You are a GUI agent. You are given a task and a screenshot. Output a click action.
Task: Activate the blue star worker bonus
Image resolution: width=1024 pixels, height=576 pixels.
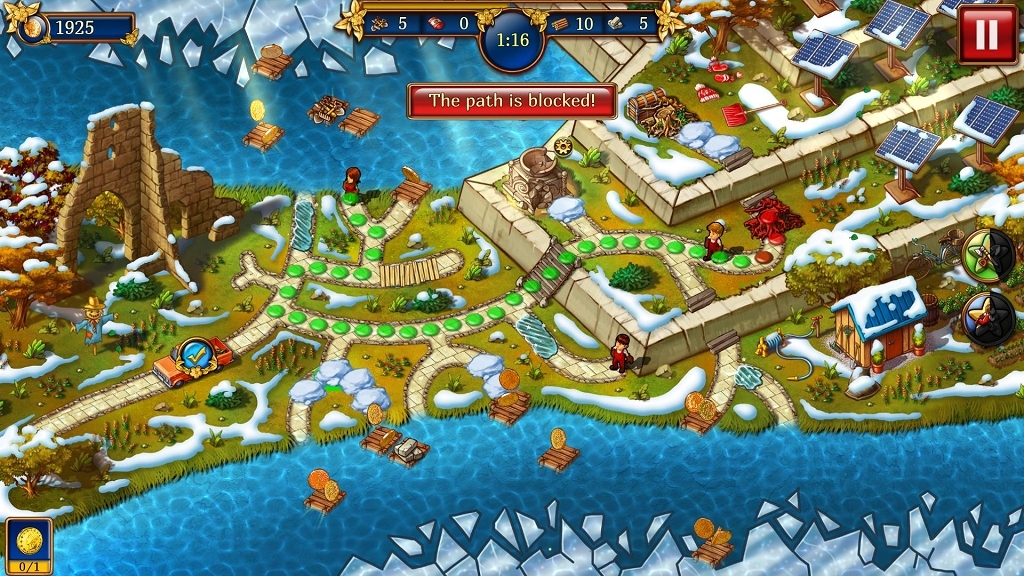[x=985, y=318]
